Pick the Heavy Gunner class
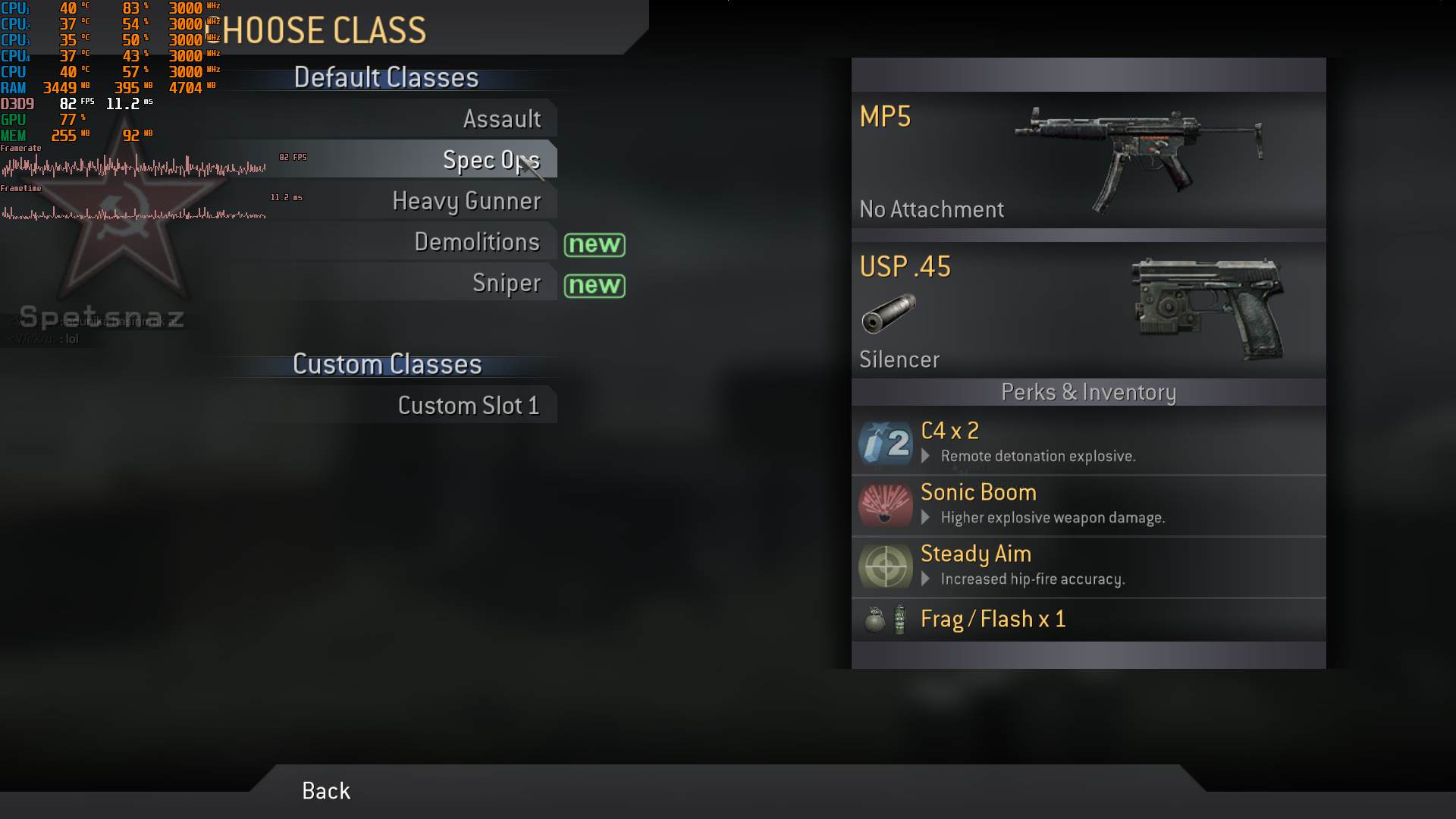 [x=466, y=201]
